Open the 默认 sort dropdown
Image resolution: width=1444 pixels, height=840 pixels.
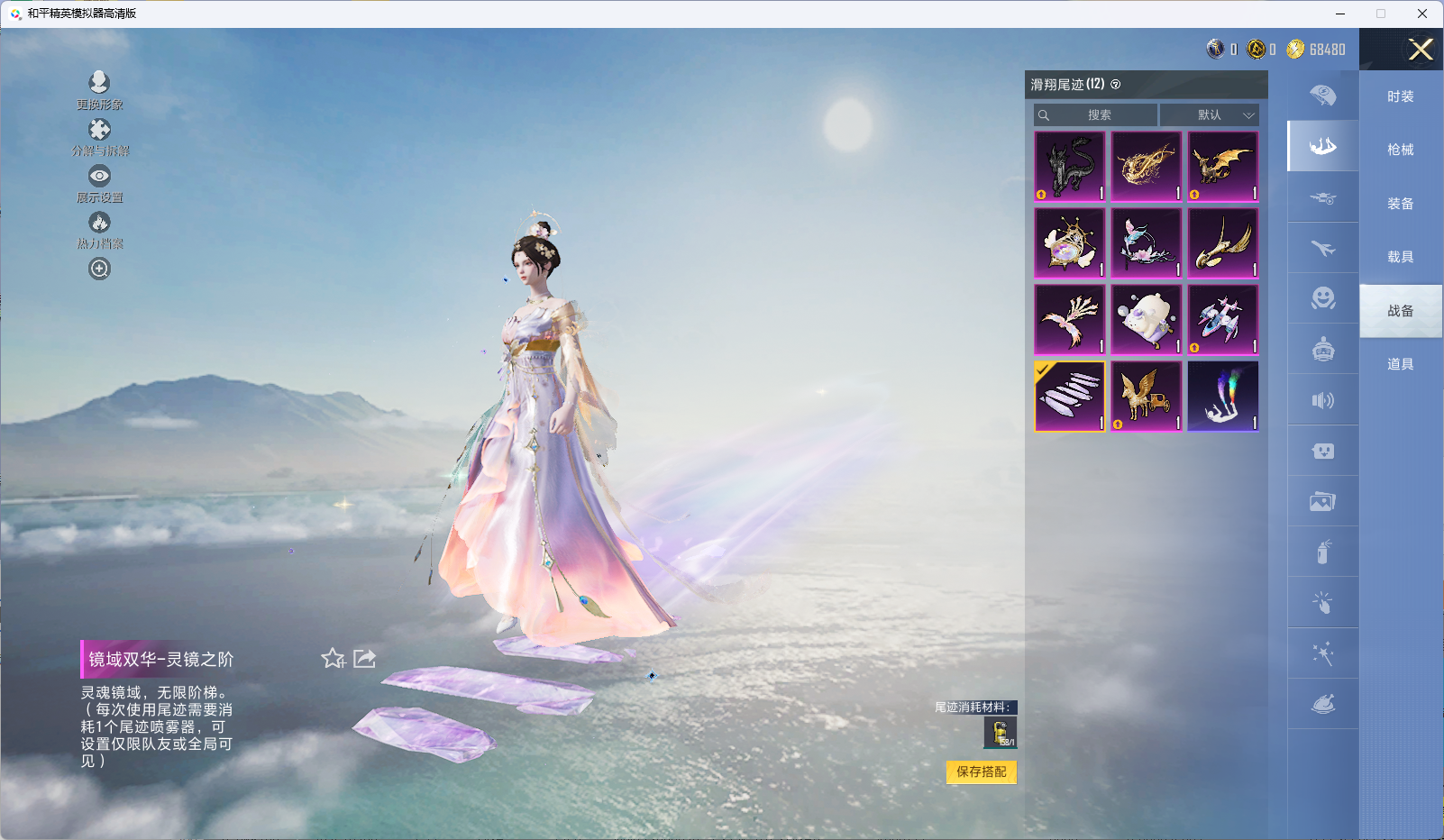(x=1209, y=115)
